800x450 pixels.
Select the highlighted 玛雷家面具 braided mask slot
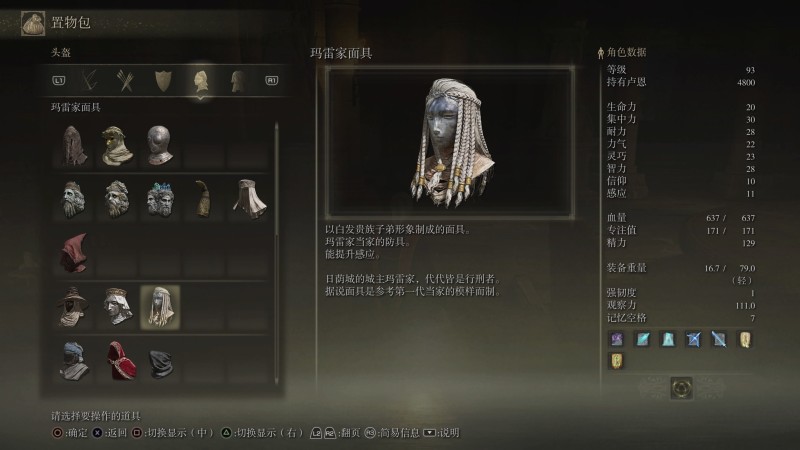[x=160, y=305]
